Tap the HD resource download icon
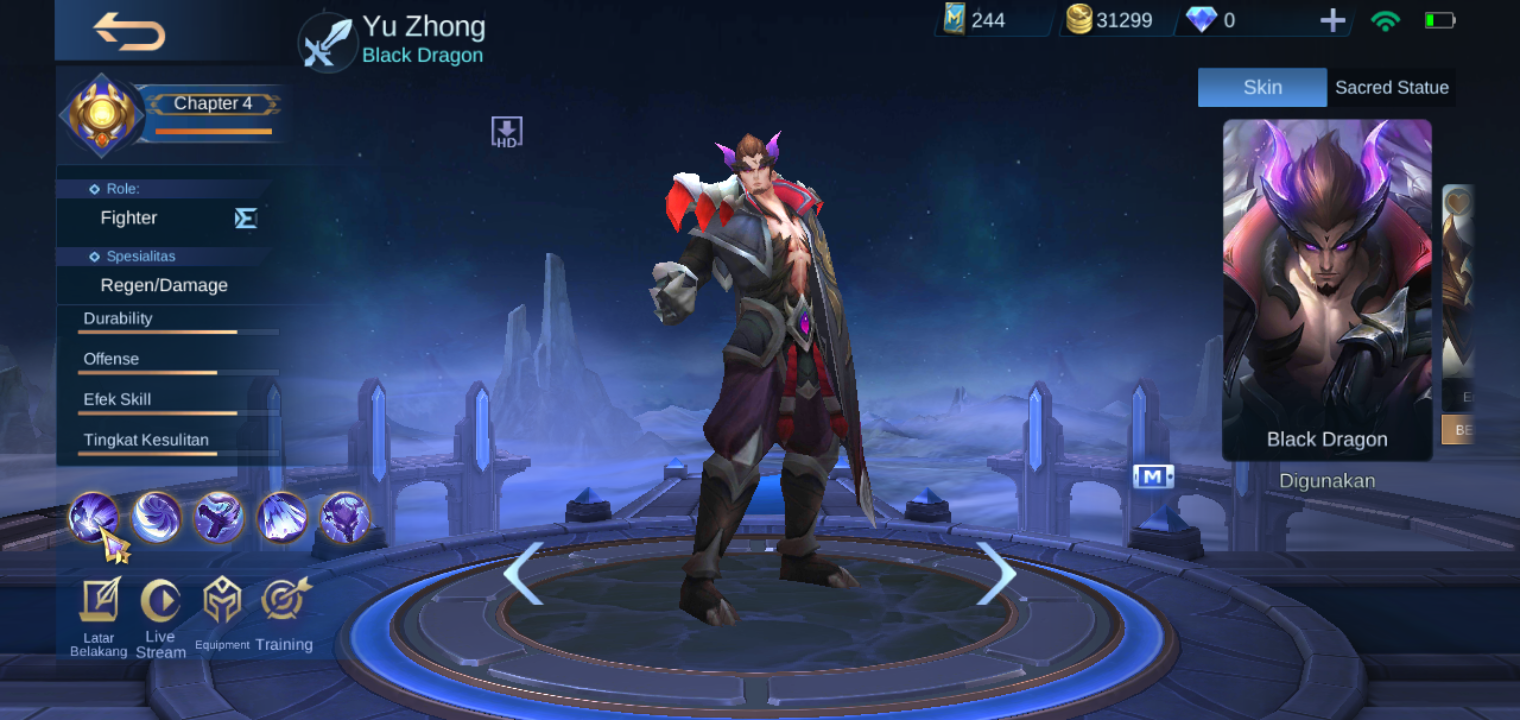Screen dimensions: 1520x720 [x=506, y=130]
